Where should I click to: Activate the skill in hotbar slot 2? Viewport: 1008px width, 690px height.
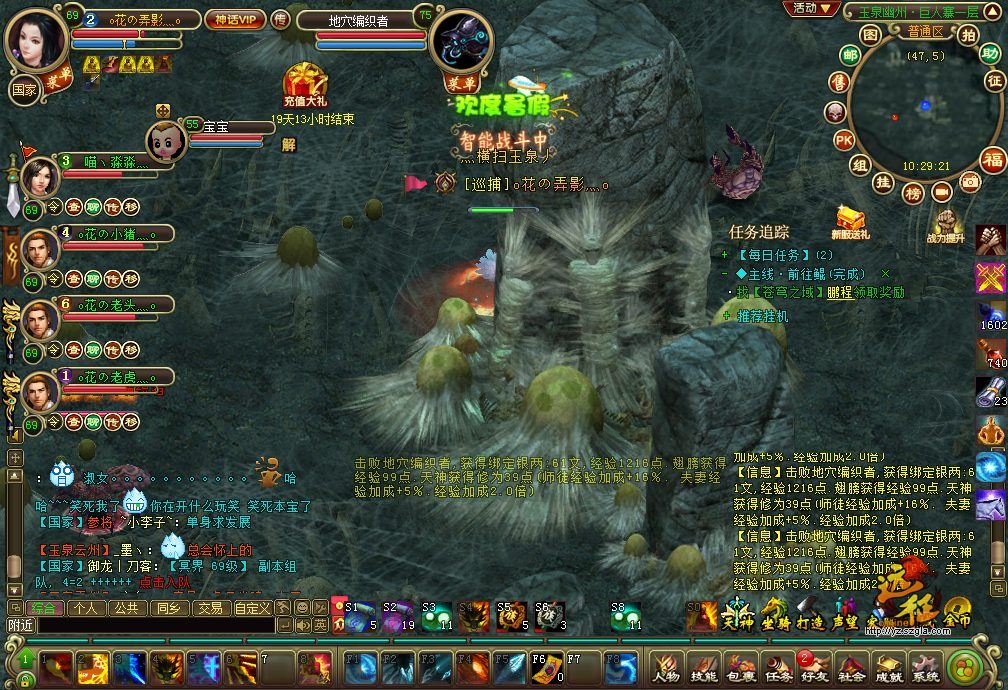(92, 667)
